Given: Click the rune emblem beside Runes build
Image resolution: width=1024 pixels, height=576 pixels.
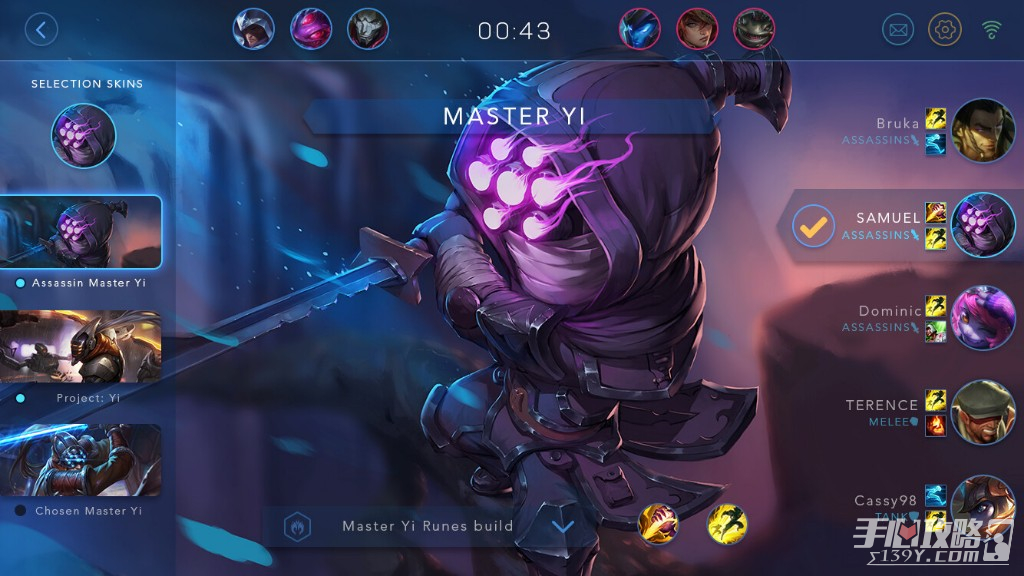Looking at the screenshot, I should coord(297,526).
